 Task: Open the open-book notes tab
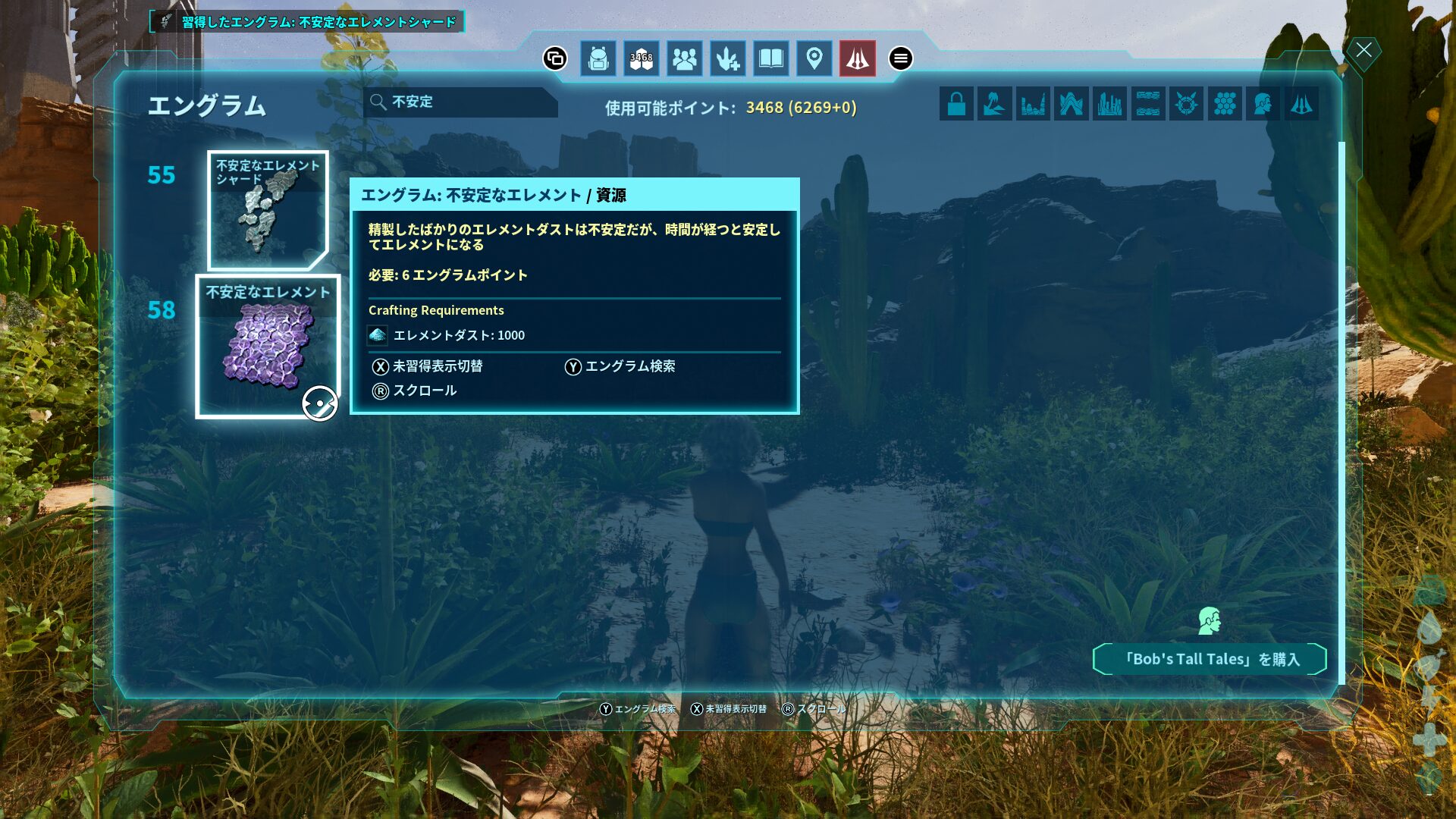[x=771, y=58]
